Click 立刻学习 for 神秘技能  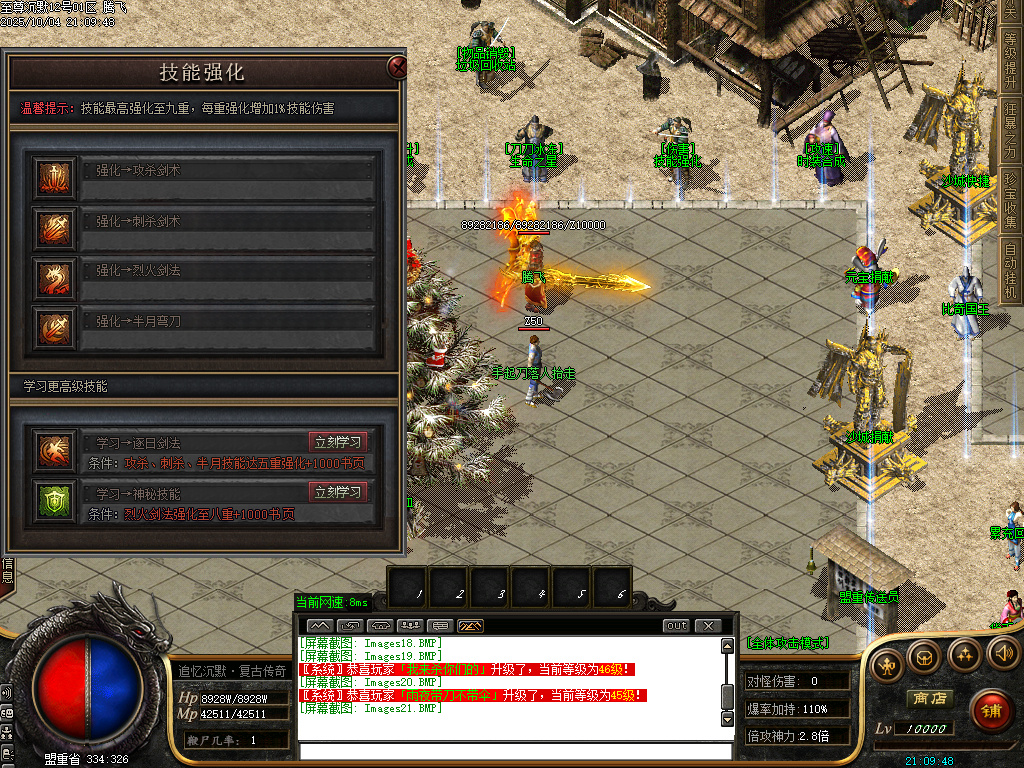(338, 492)
